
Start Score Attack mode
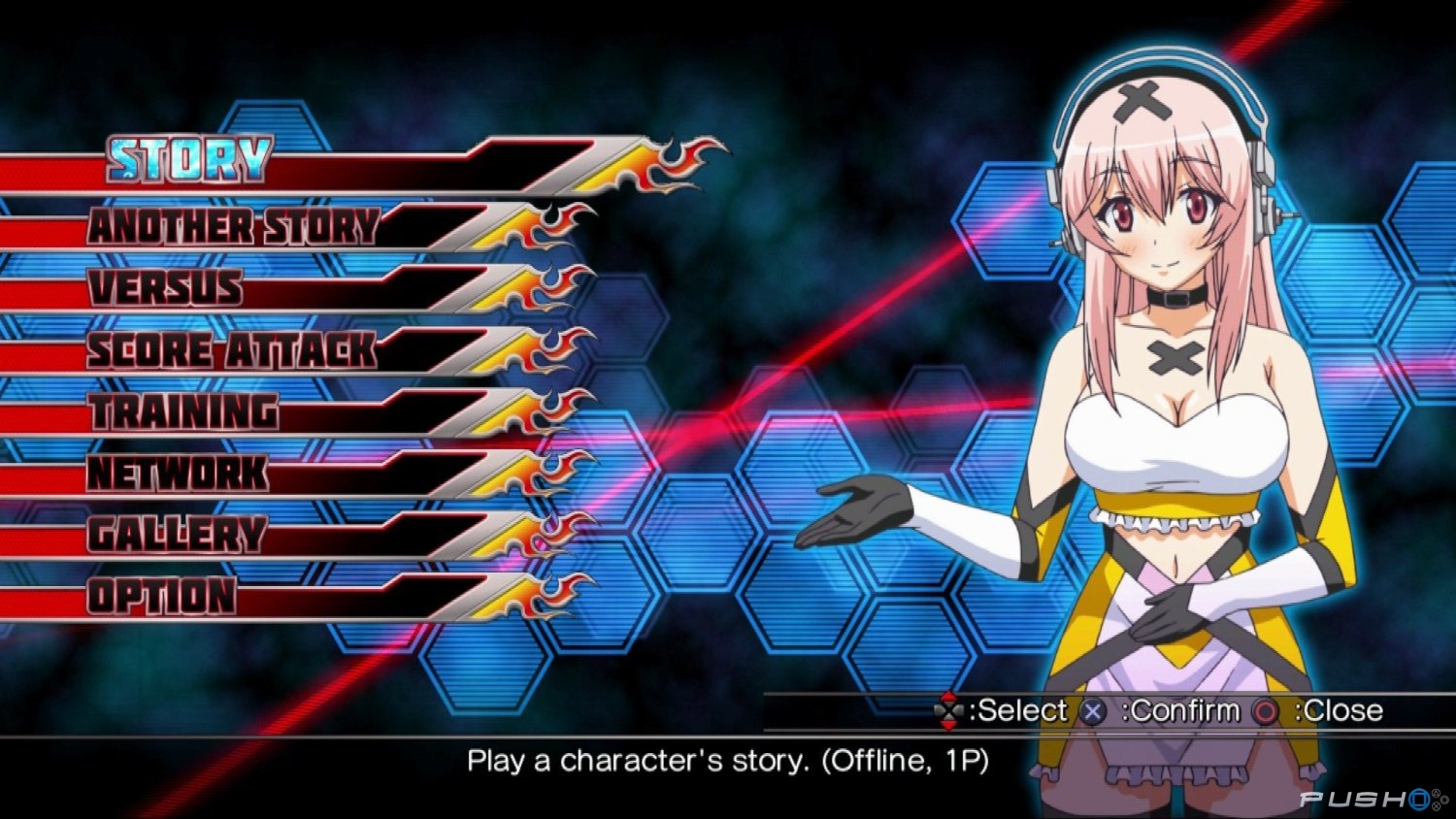click(231, 350)
